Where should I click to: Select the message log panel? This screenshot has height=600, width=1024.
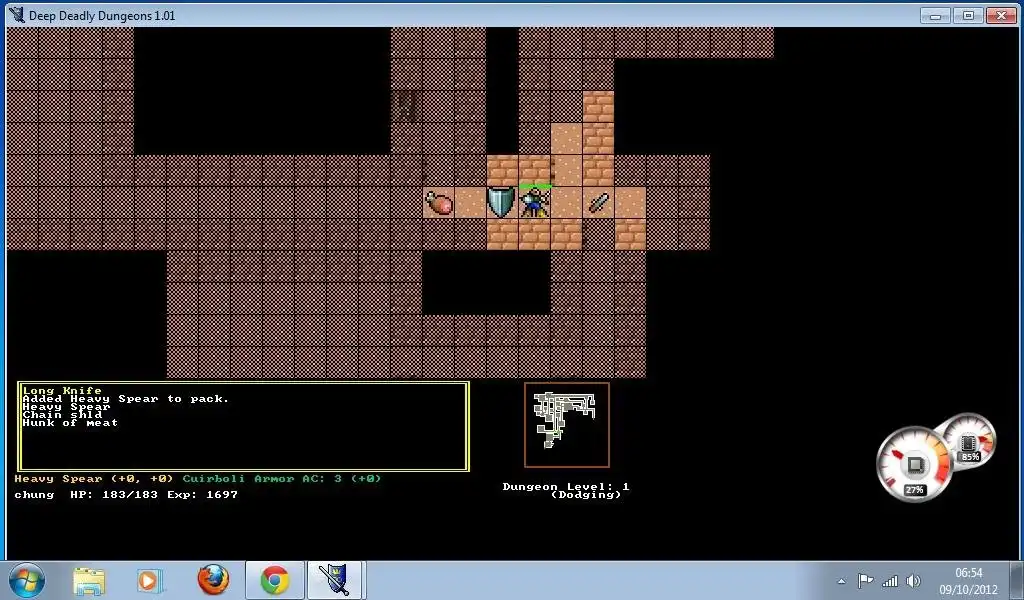click(243, 426)
